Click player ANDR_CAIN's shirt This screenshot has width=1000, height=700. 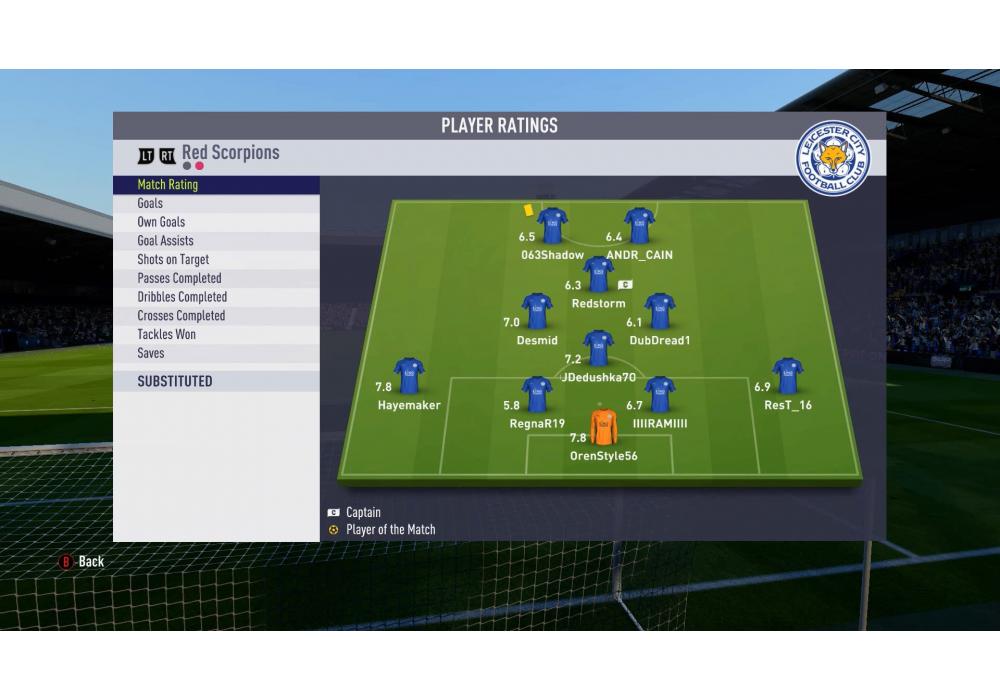(639, 226)
